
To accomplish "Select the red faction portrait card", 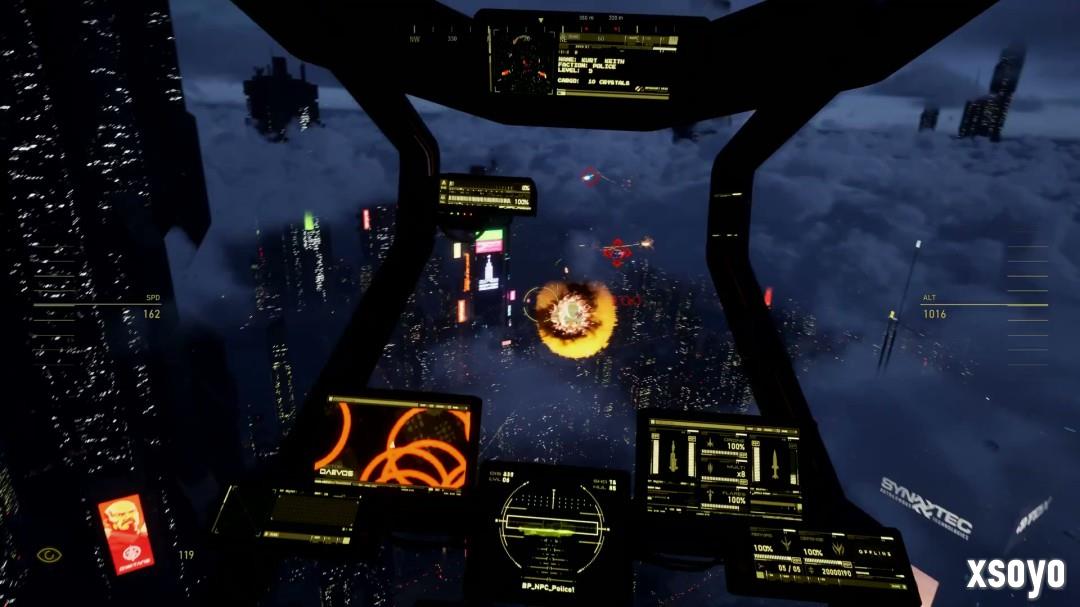I will (126, 534).
